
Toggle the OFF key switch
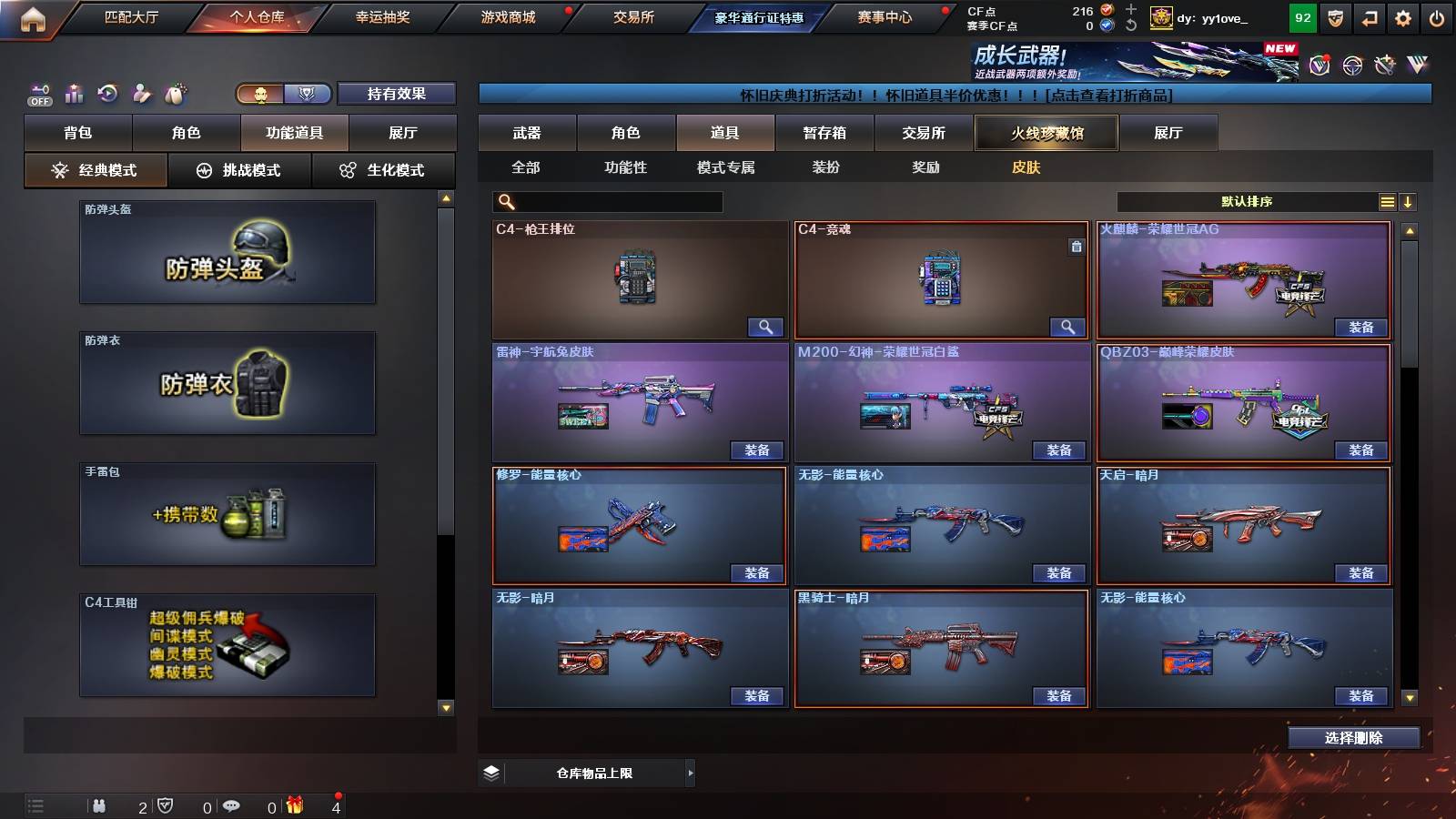[38, 93]
